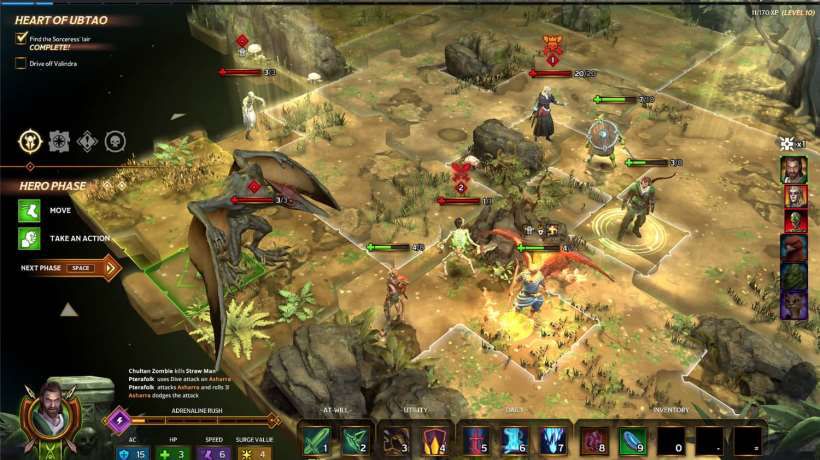Viewport: 820px width, 460px height.
Task: Use the green sword at-will ability in slot 1
Action: tap(316, 440)
